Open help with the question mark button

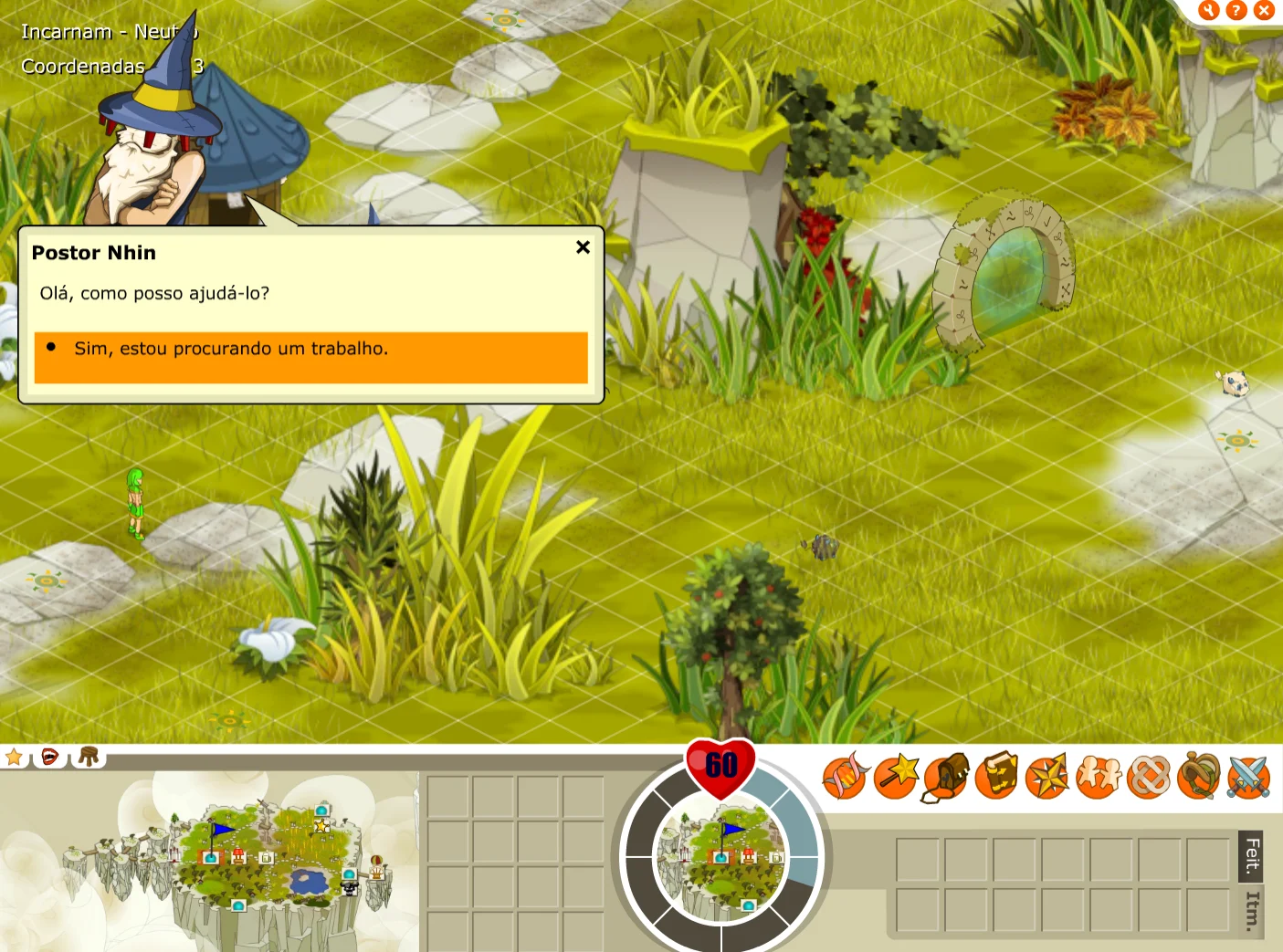click(x=1236, y=10)
